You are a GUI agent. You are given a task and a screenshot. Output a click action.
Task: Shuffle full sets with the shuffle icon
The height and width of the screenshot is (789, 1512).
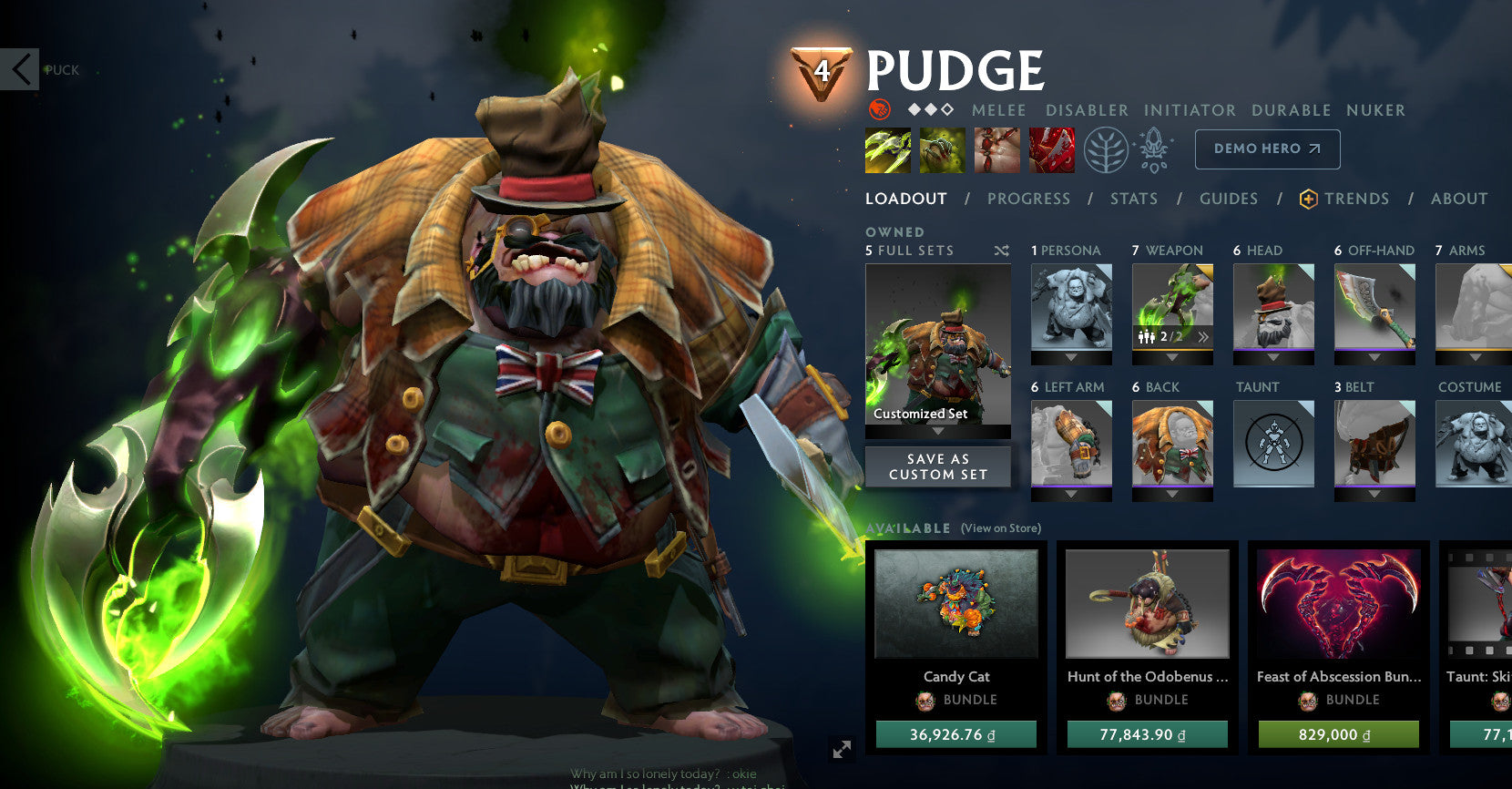pos(1001,251)
